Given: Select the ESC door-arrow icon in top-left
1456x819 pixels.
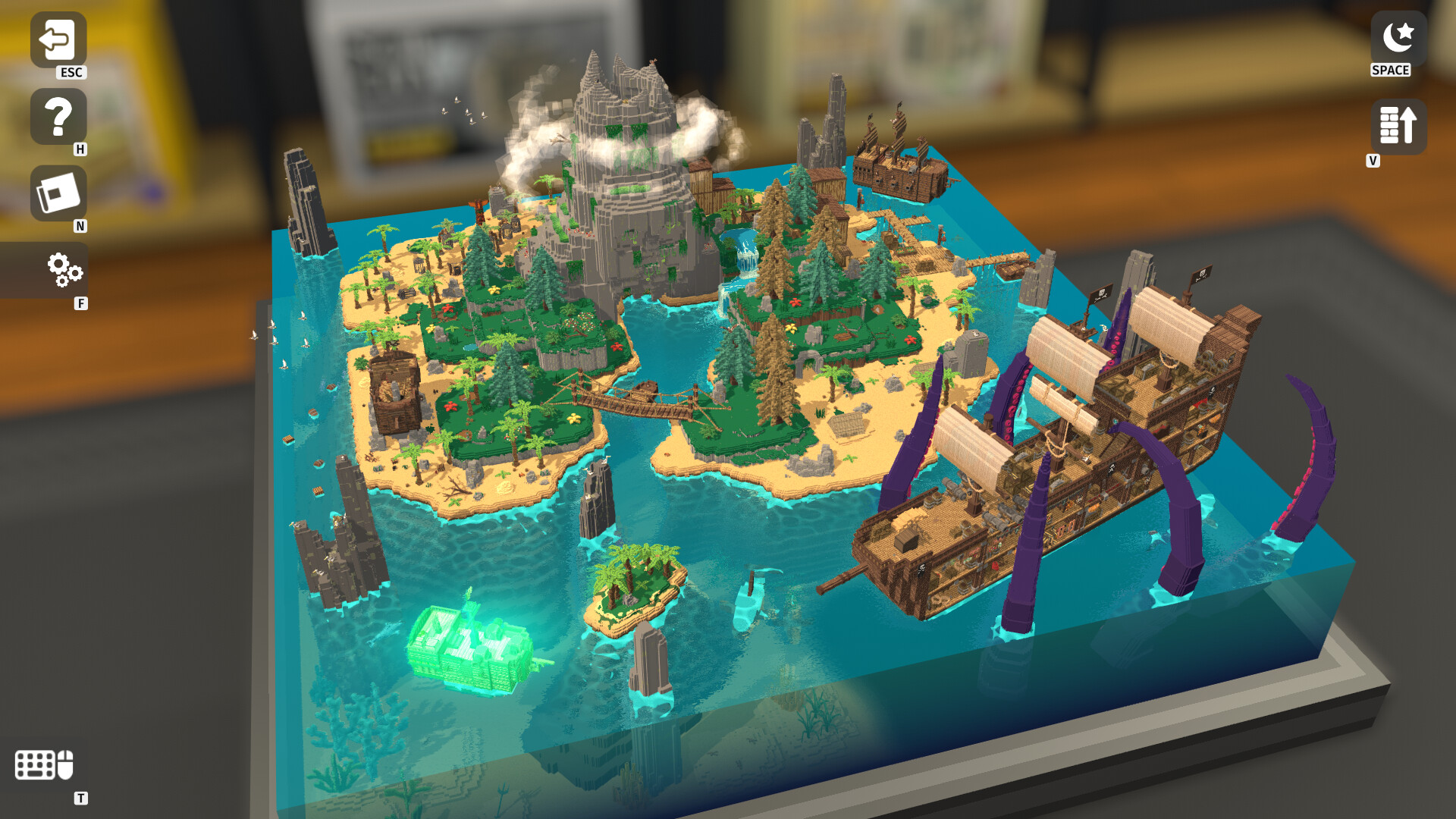Looking at the screenshot, I should tap(58, 38).
